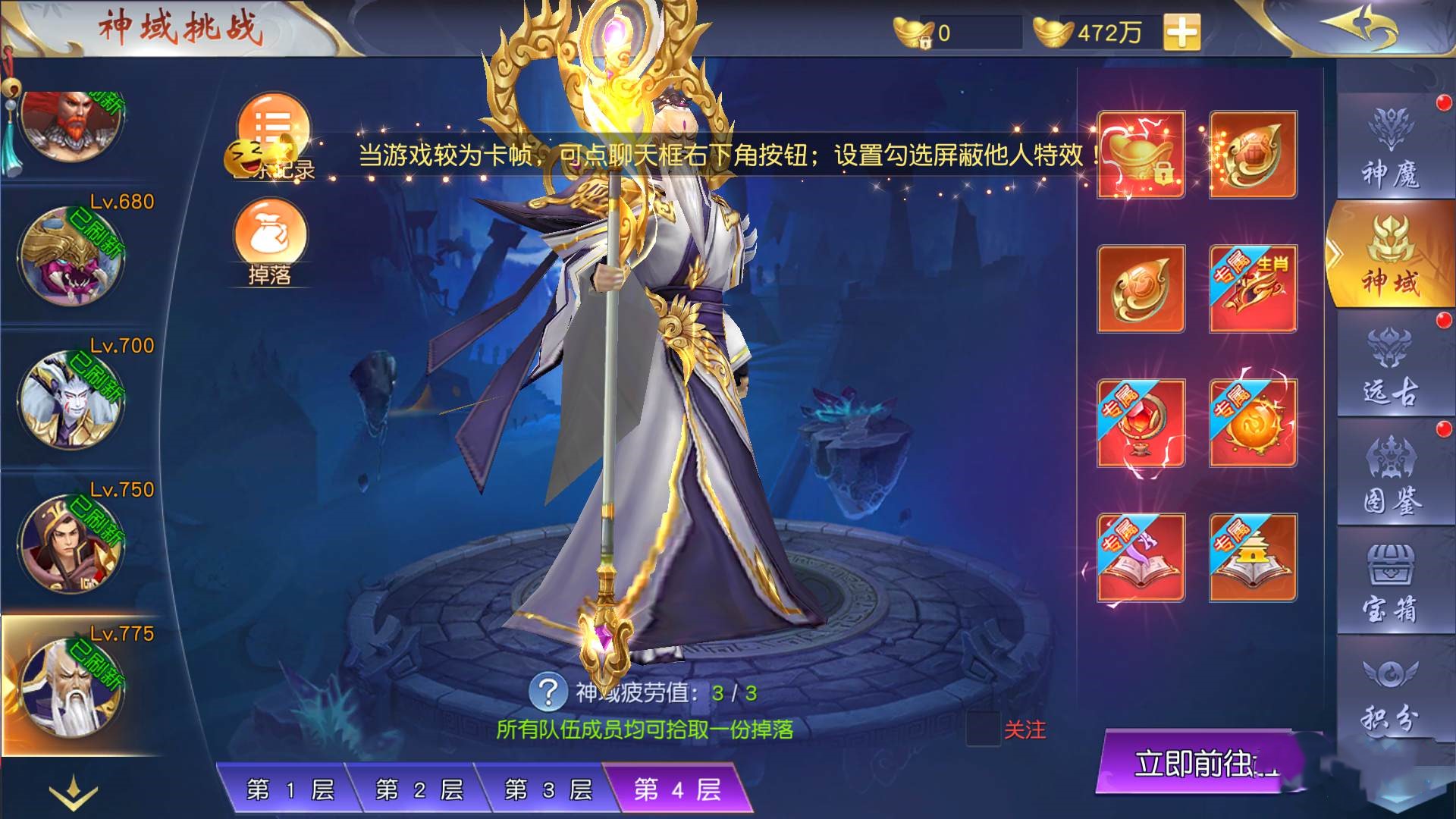This screenshot has width=1456, height=819.
Task: Choose the Lv.700 boss portrait
Action: click(x=72, y=398)
